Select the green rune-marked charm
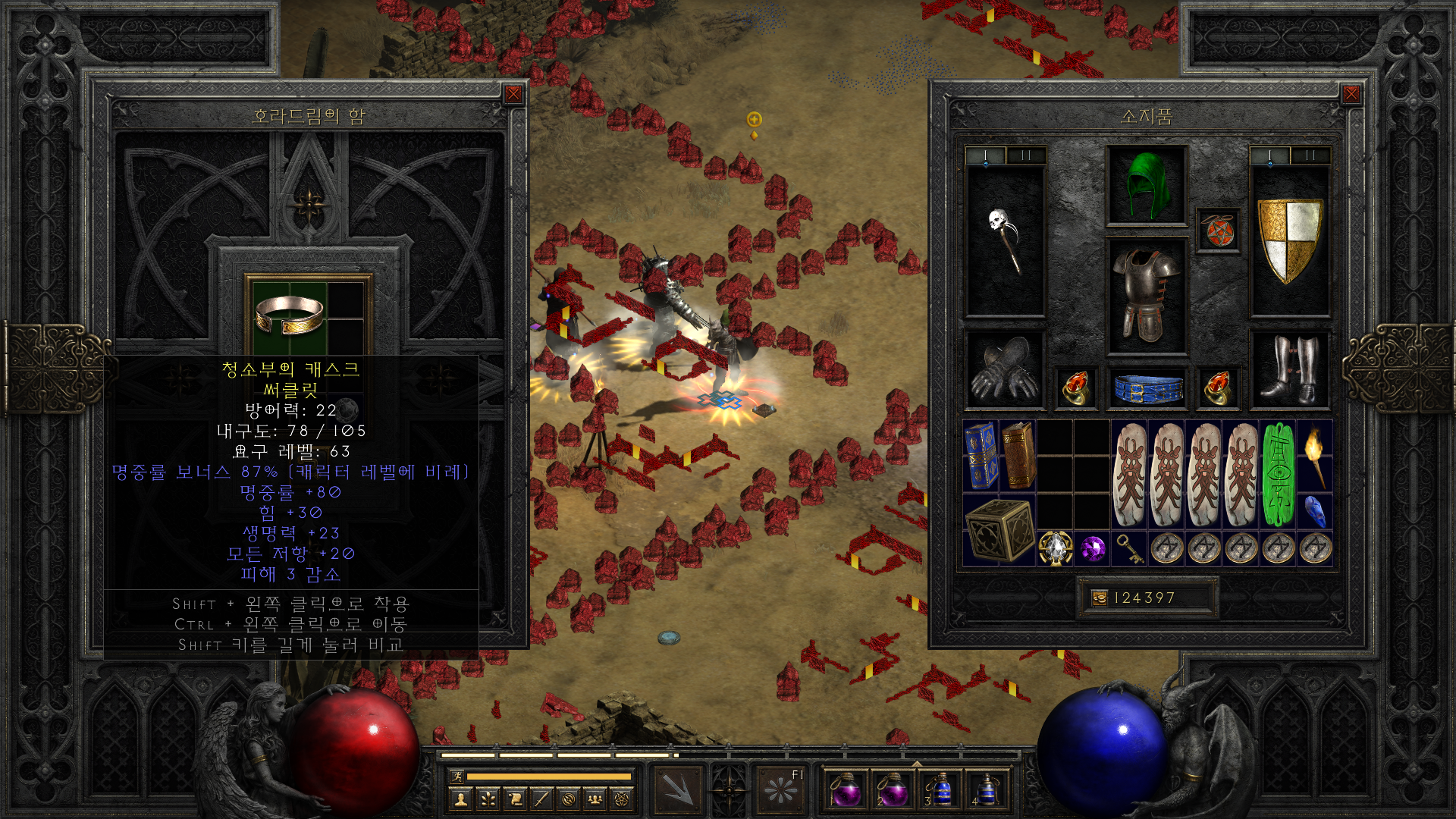 (1278, 475)
